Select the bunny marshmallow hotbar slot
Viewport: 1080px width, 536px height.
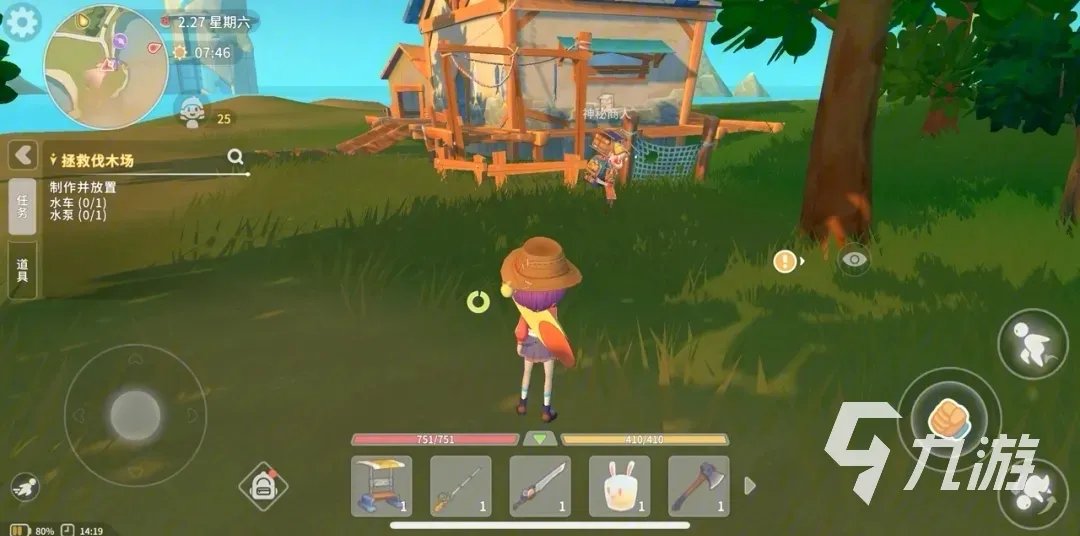coord(619,486)
